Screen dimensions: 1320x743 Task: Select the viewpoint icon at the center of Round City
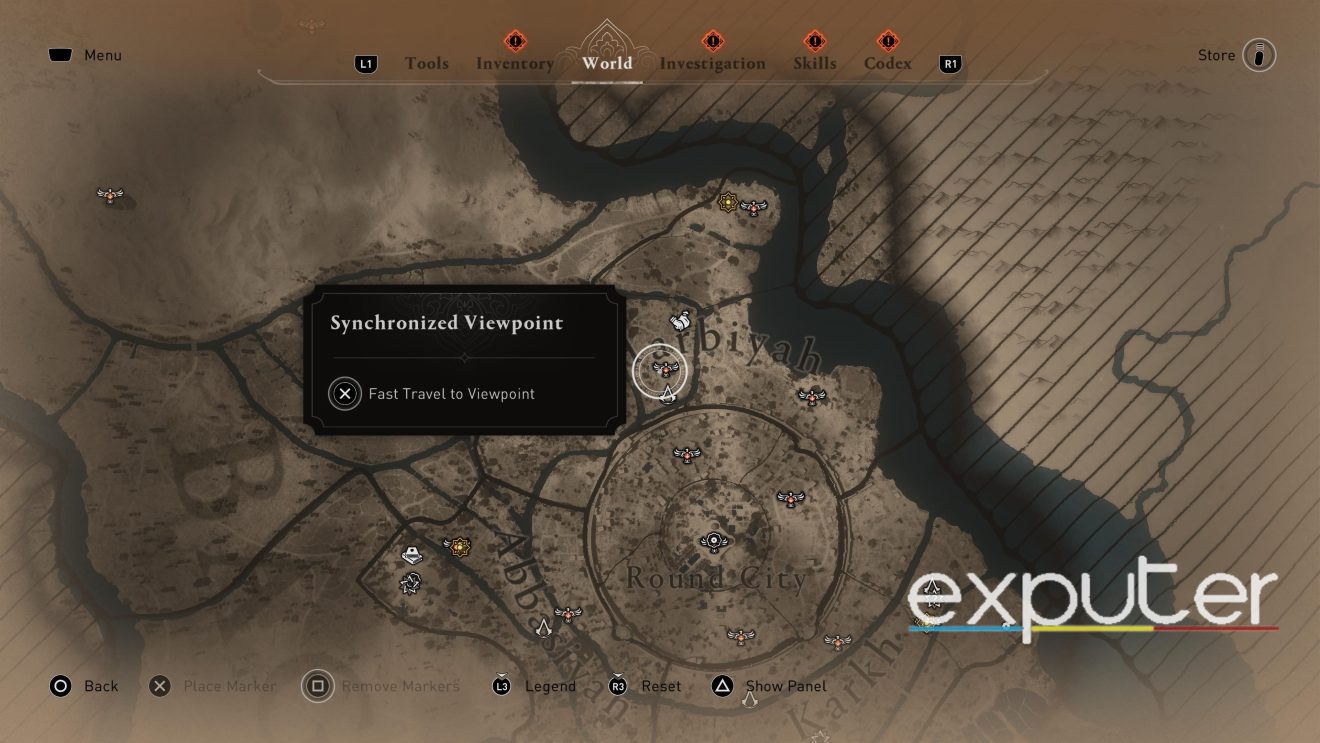pos(714,540)
